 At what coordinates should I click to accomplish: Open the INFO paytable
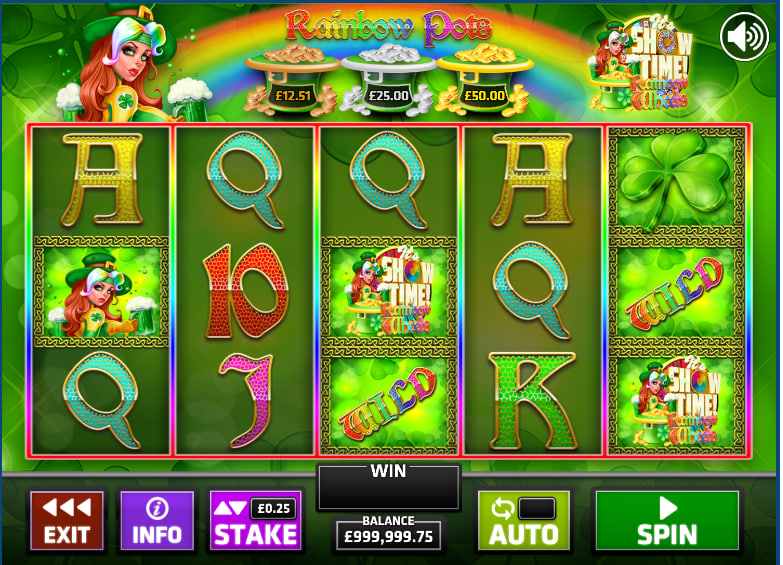point(157,520)
